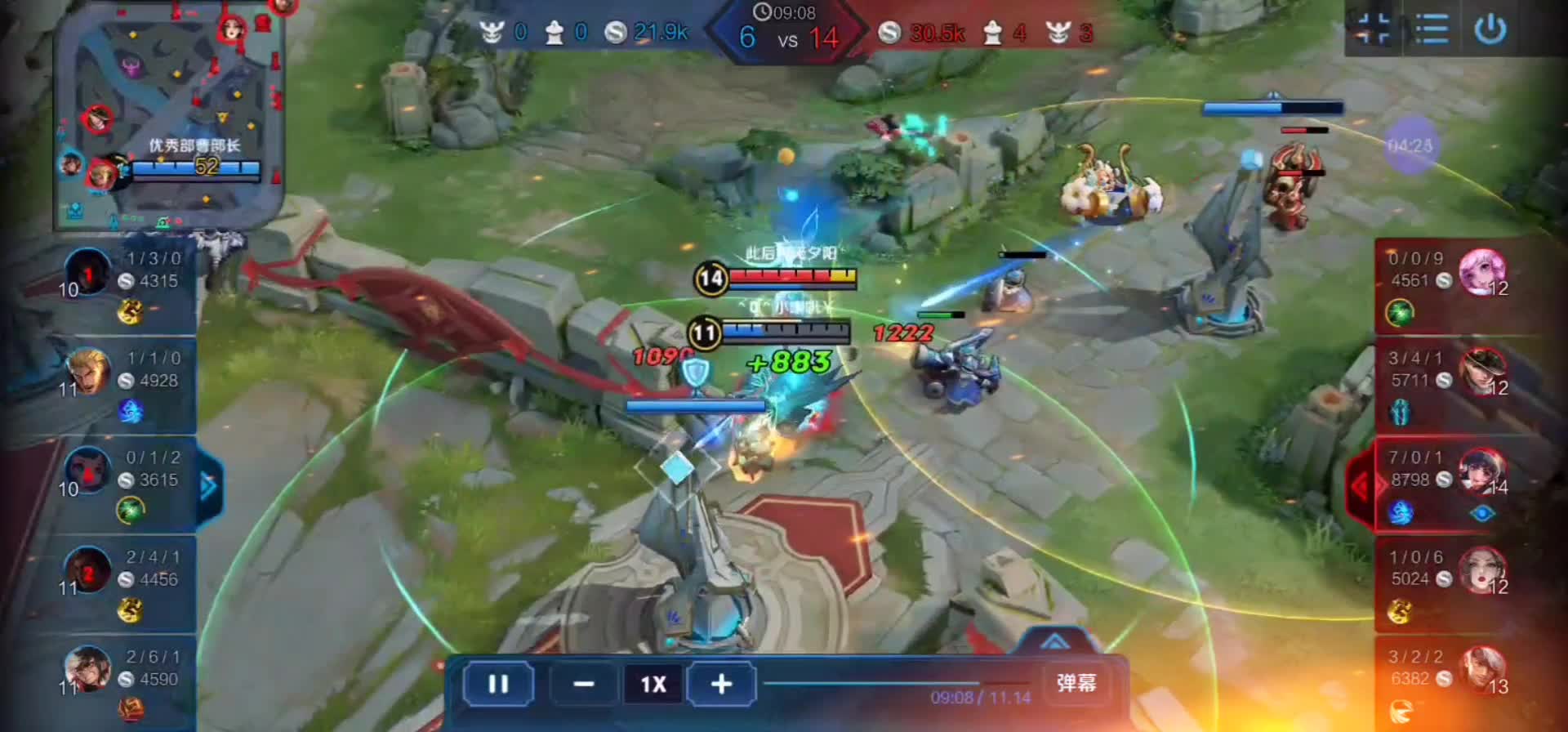Select the red hero with 3/4/1 score
The width and height of the screenshot is (1568, 732).
(1481, 371)
